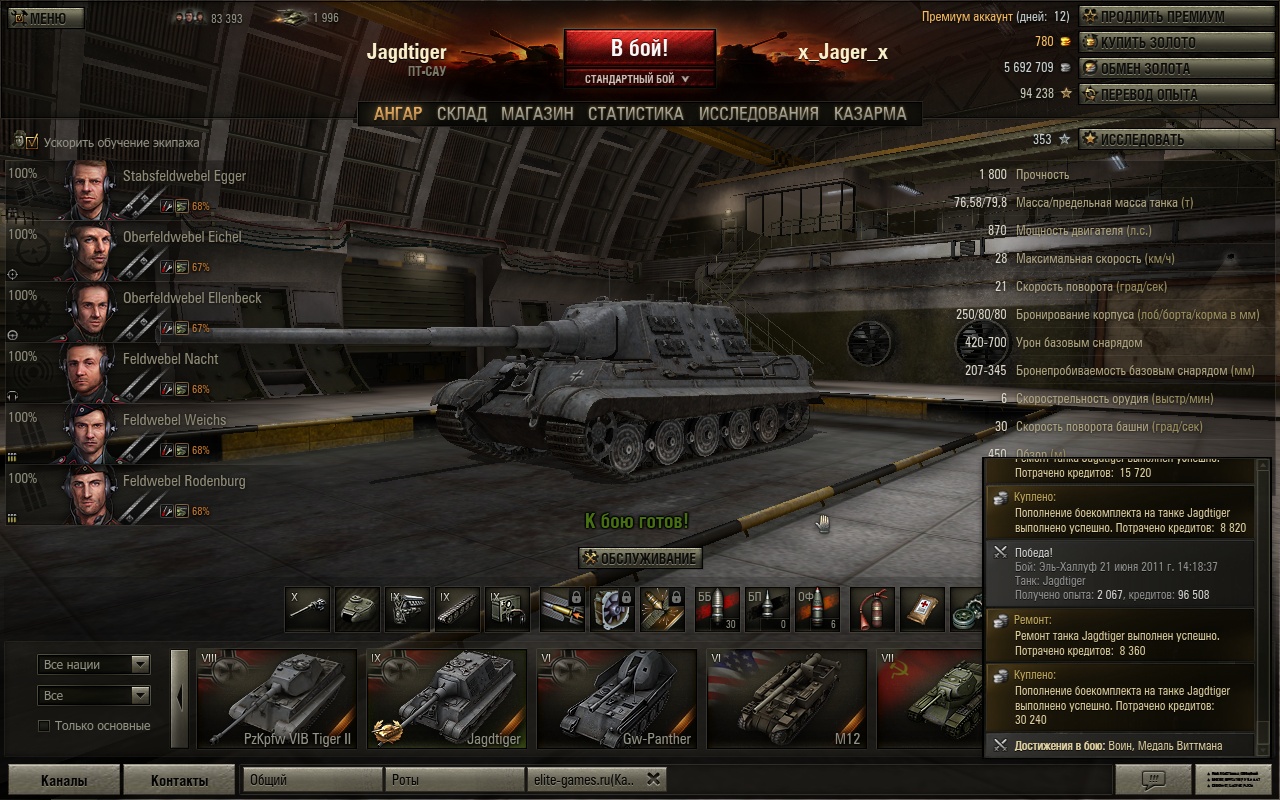Open ПЕРЕВОД ОПЫТА conversion
Screen dimensions: 1280x800
pos(1165,94)
